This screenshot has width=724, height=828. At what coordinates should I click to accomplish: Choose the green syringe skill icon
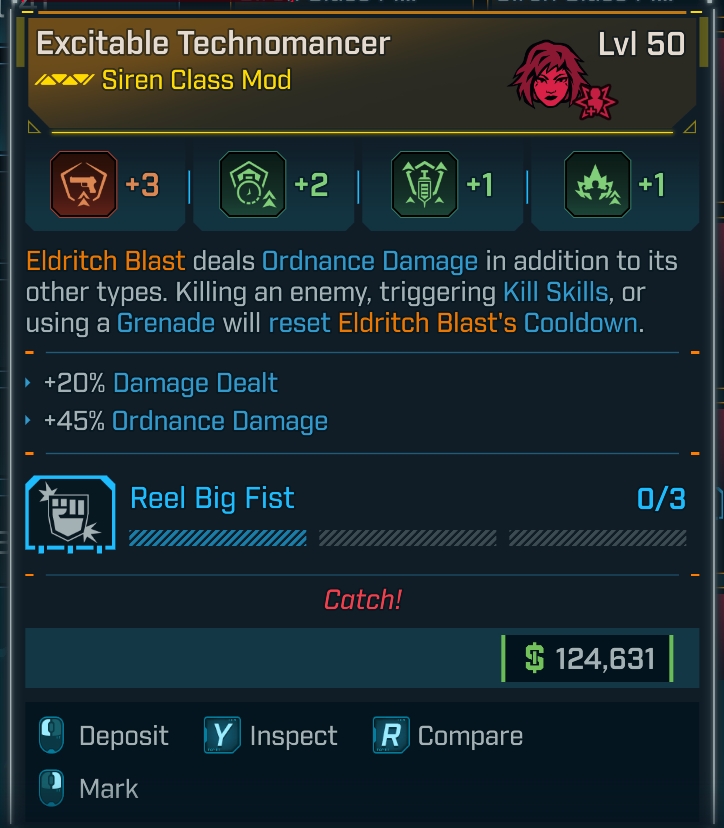click(x=423, y=186)
